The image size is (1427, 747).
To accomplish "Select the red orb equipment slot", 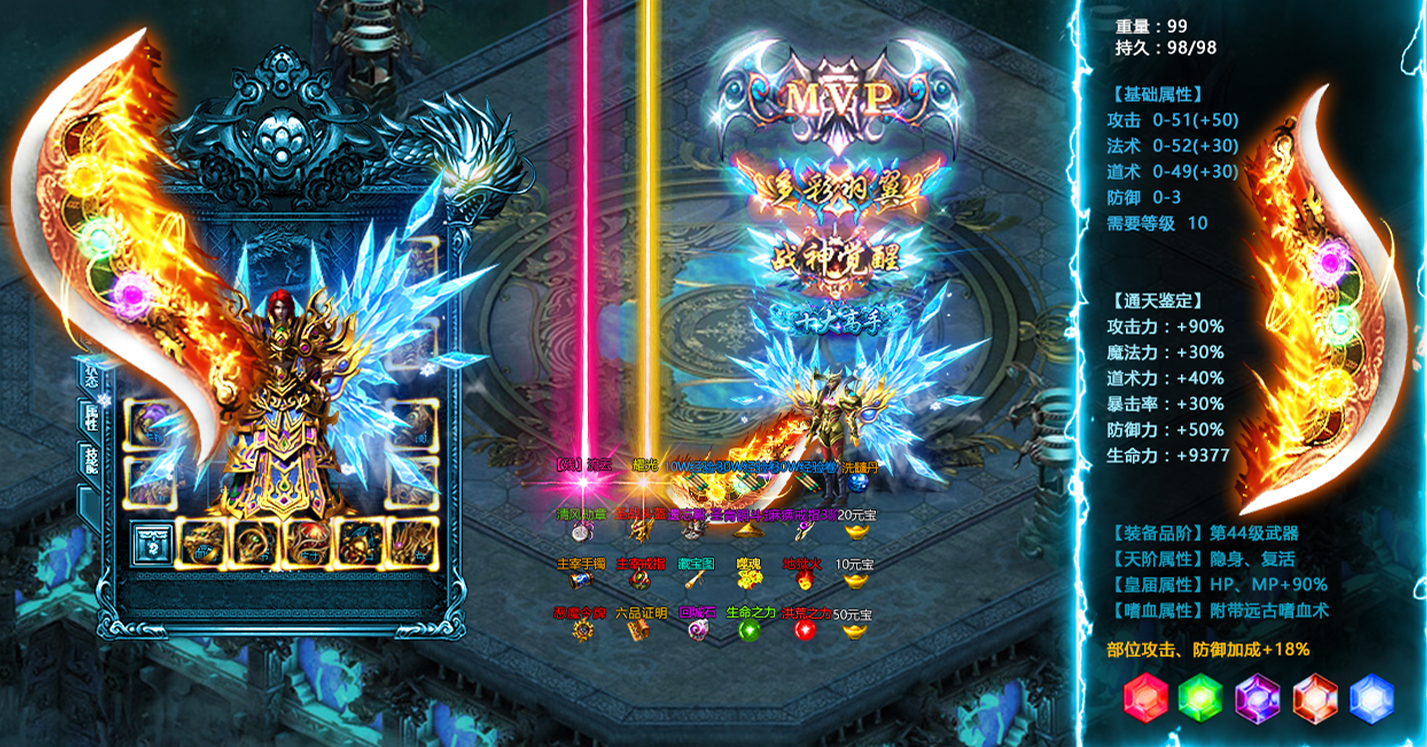I will click(307, 544).
